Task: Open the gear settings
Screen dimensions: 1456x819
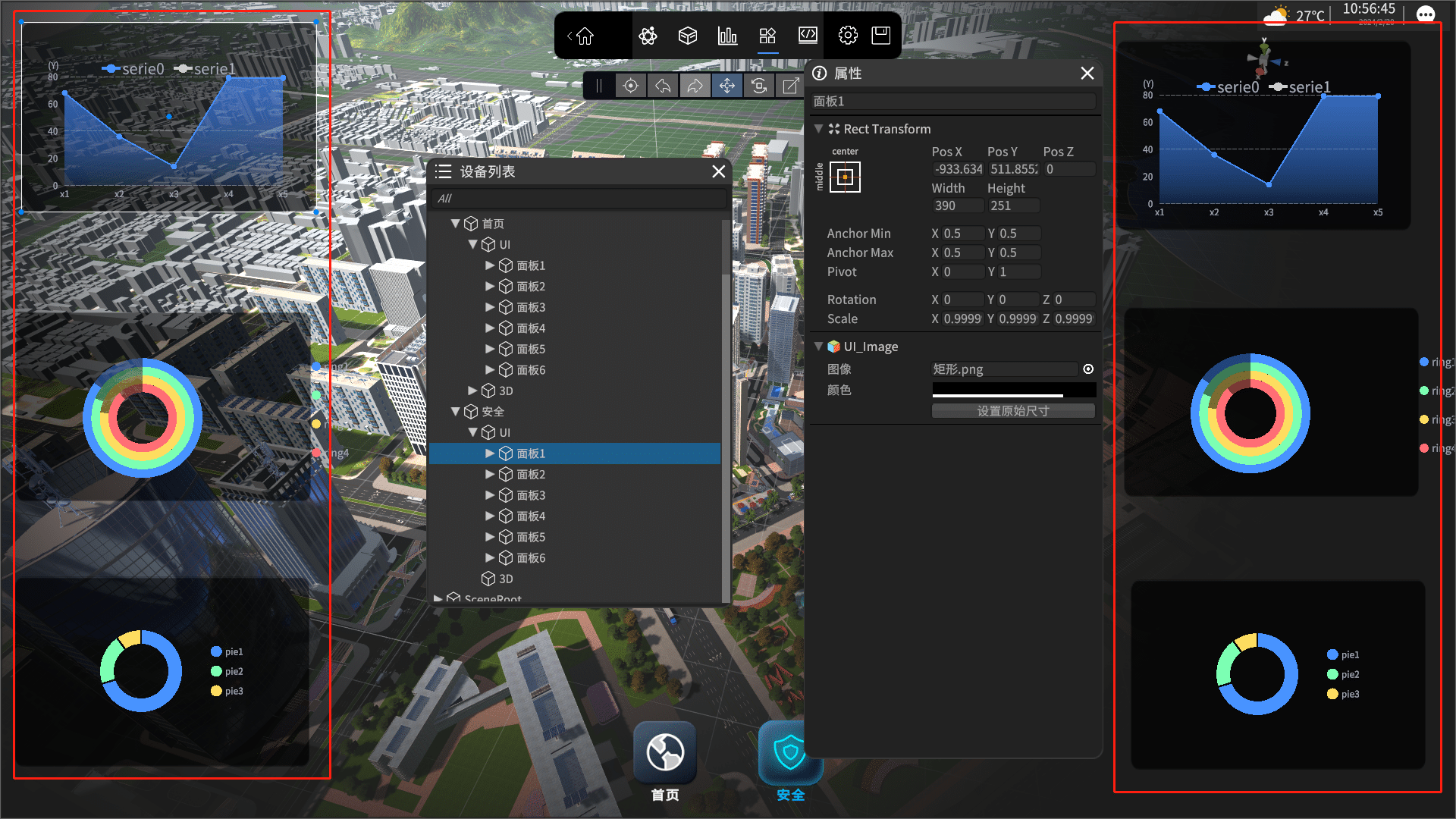Action: click(848, 36)
